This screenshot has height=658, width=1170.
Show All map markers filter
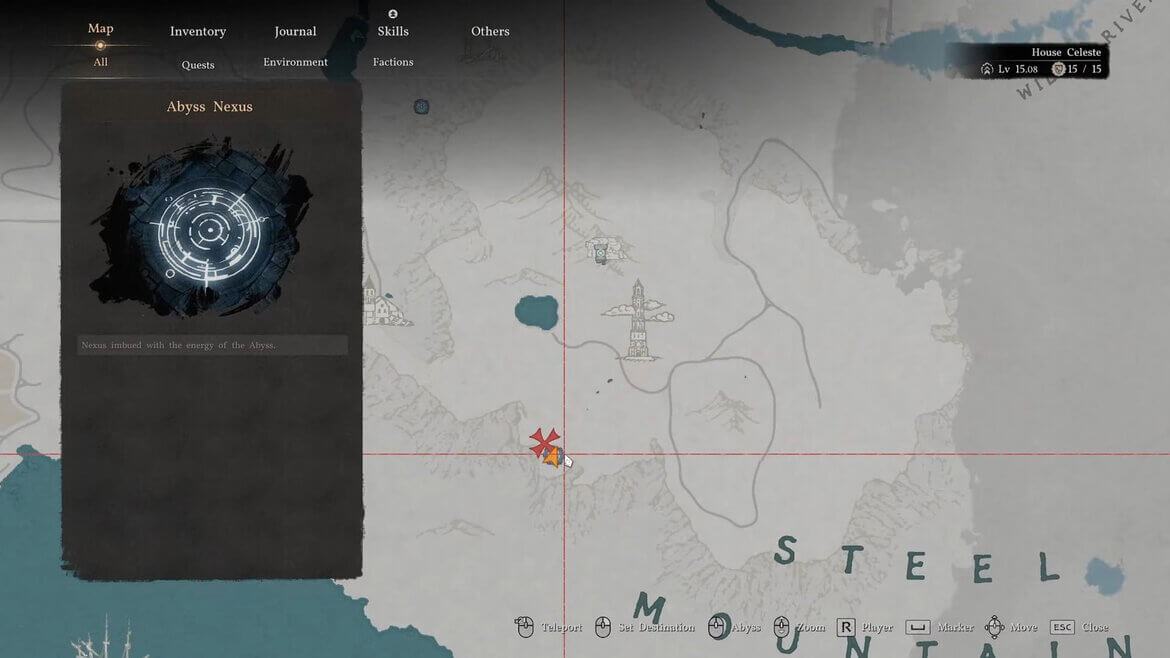click(100, 62)
